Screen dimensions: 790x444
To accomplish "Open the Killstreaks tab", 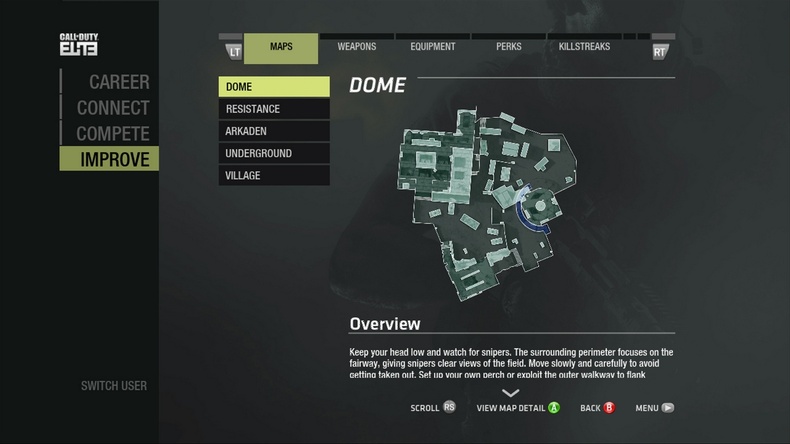I will tap(586, 47).
